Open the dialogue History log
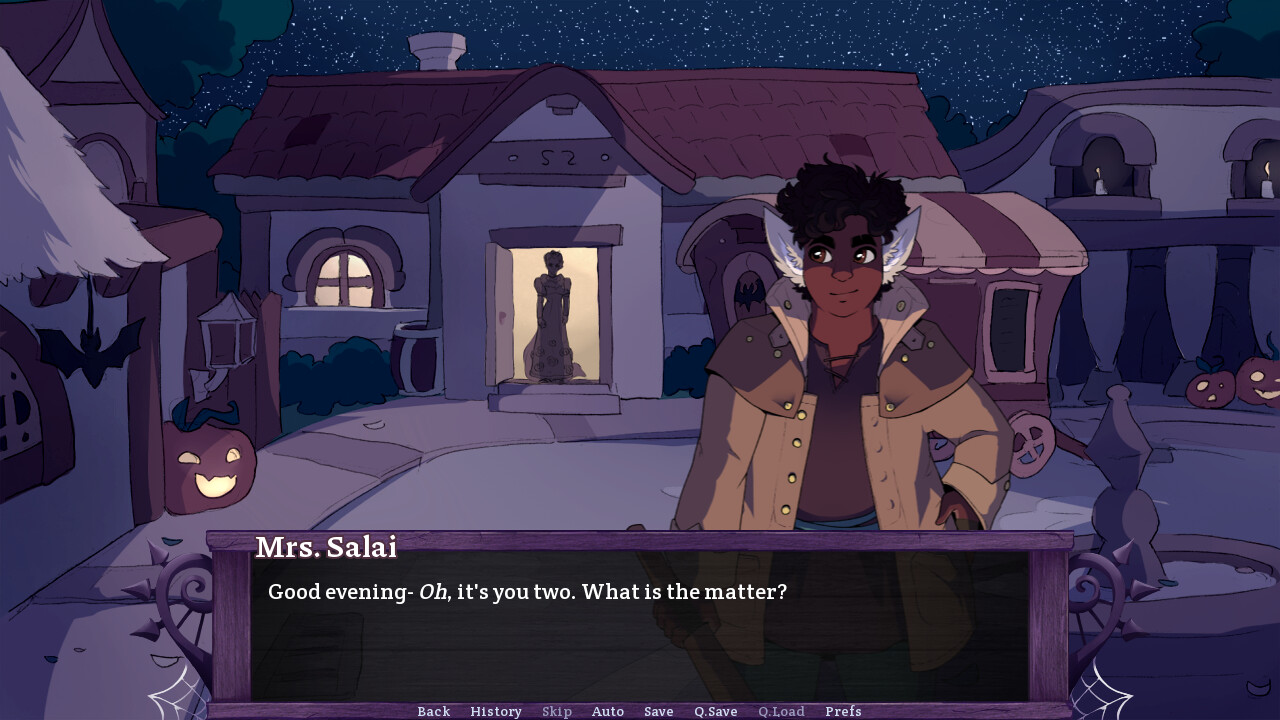This screenshot has height=720, width=1280. [x=496, y=711]
